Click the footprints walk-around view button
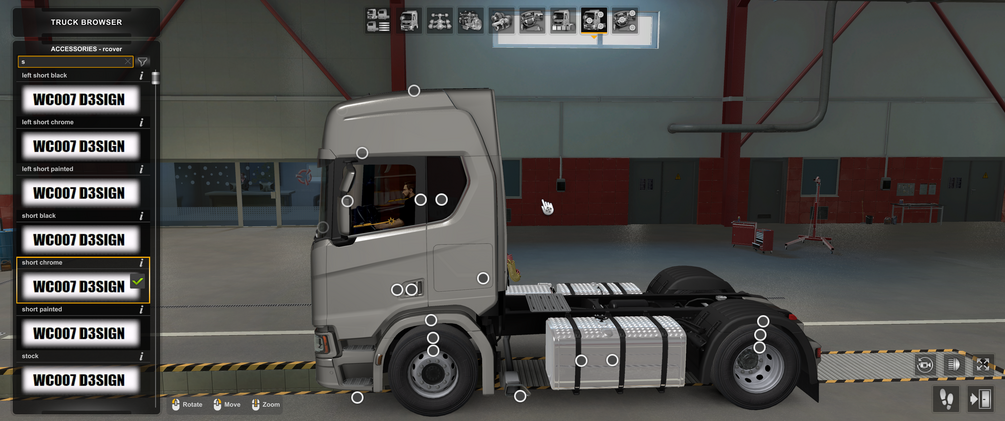 point(945,399)
